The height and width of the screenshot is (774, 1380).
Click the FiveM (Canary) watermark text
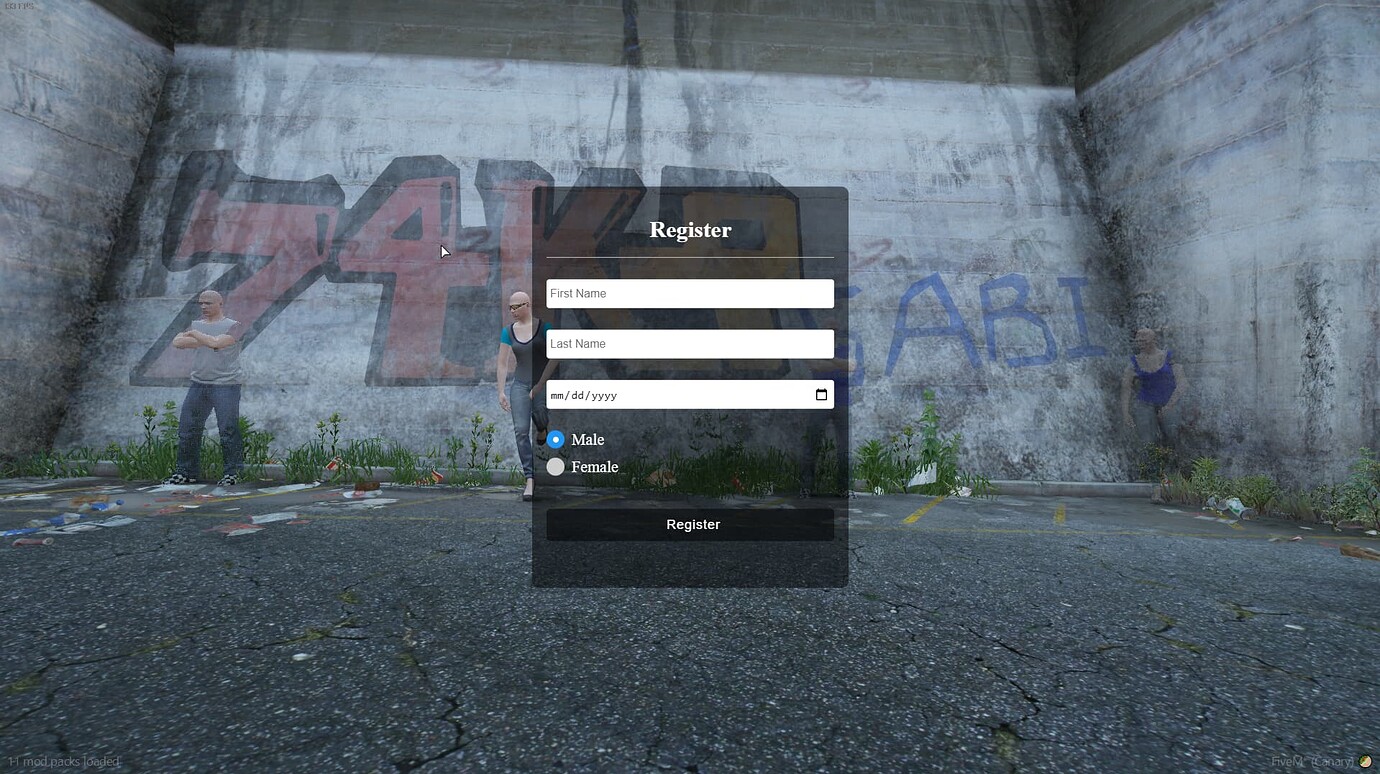1312,761
